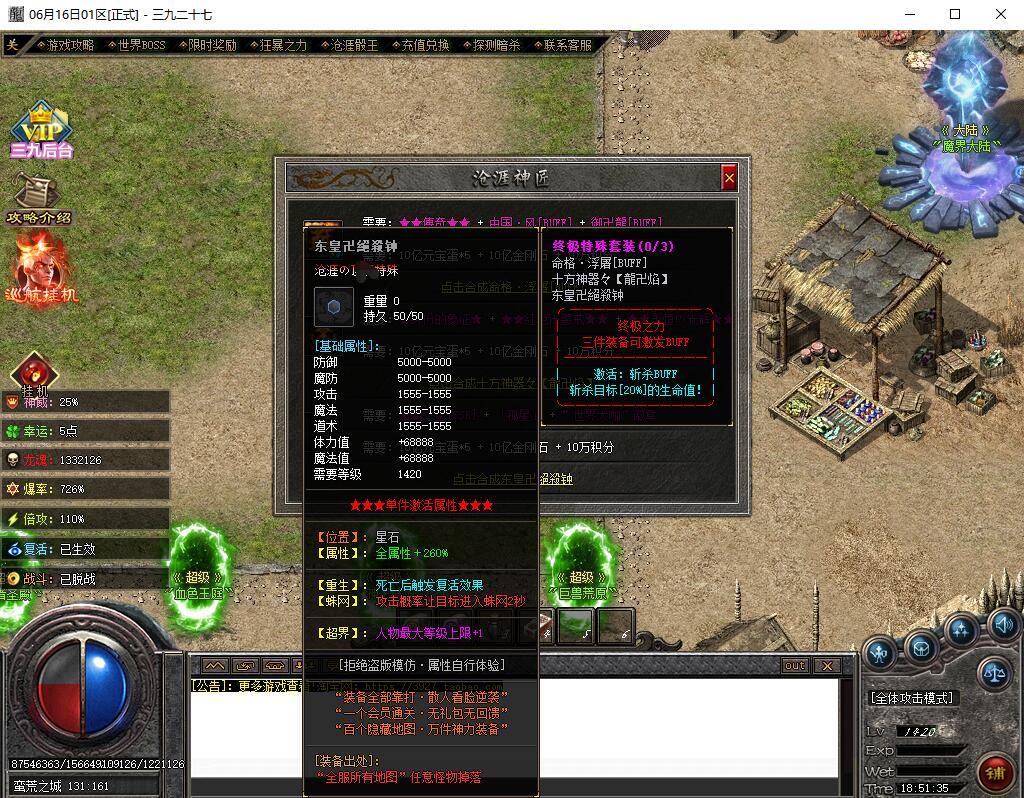1024x798 pixels.
Task: Select the 探测暗杀 menu entry
Action: click(x=496, y=45)
